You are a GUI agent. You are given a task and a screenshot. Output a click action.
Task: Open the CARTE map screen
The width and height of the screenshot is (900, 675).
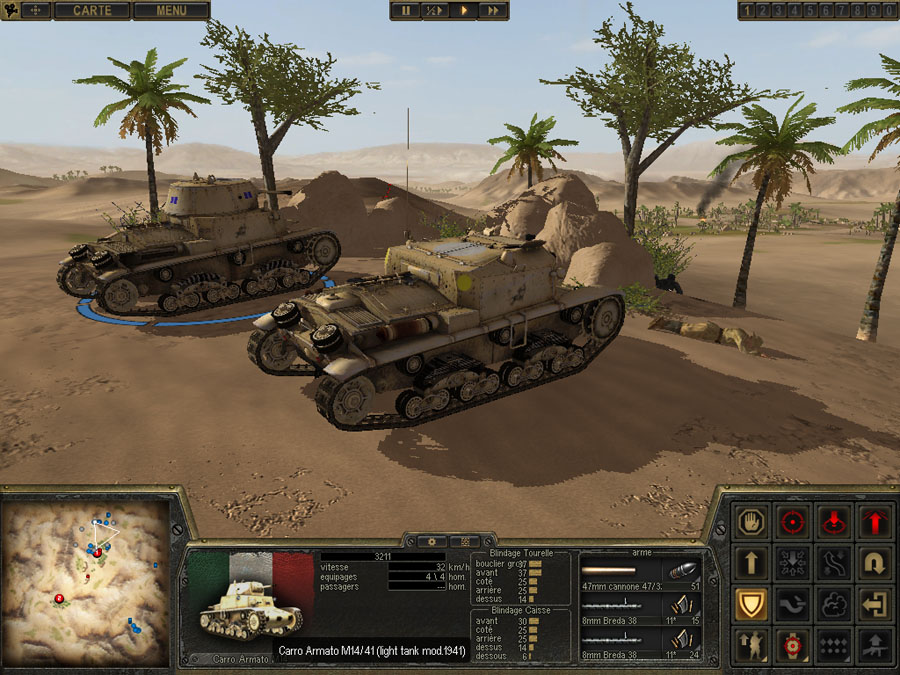click(91, 11)
